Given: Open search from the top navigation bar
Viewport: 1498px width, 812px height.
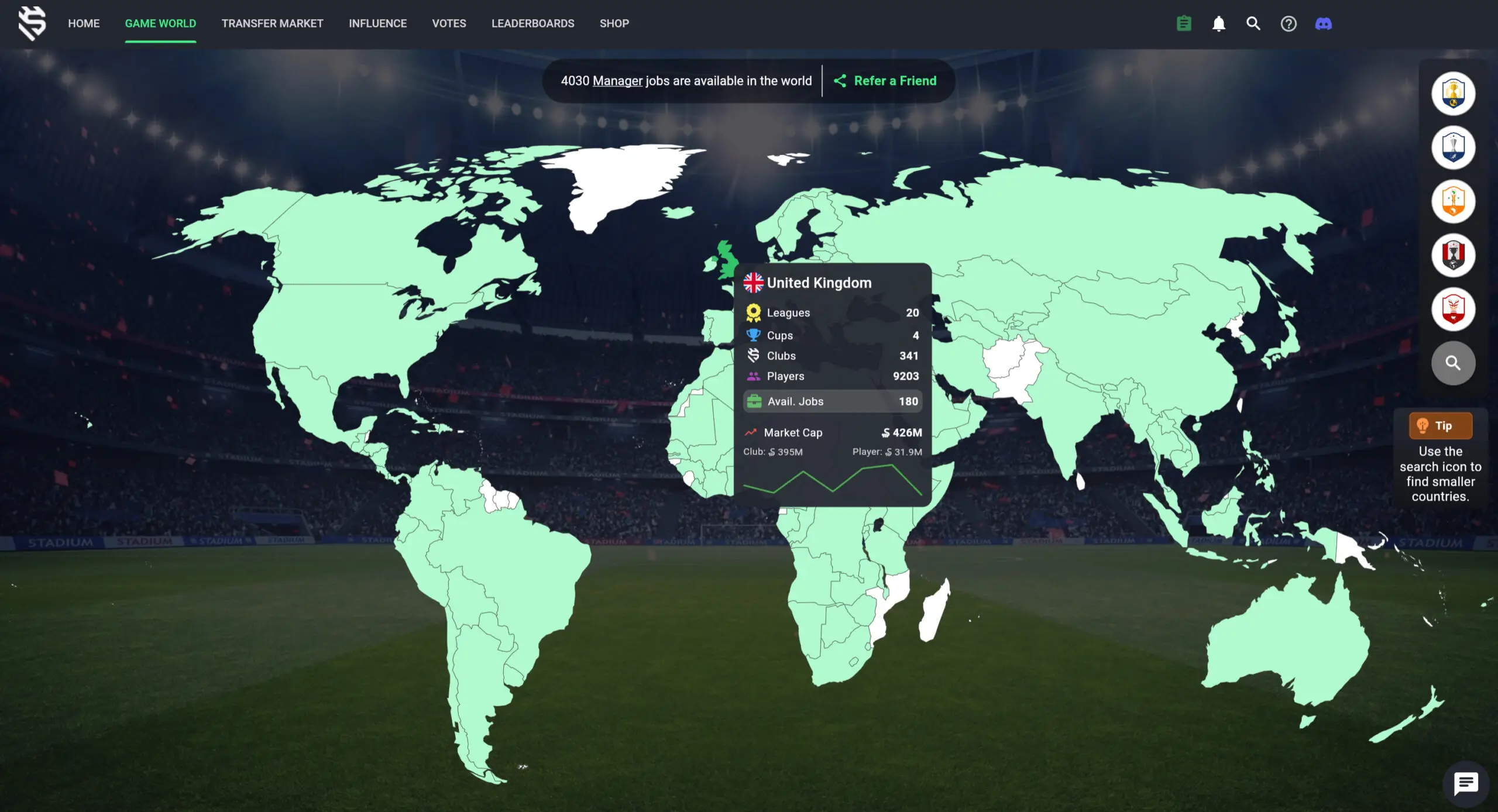Looking at the screenshot, I should [1253, 23].
